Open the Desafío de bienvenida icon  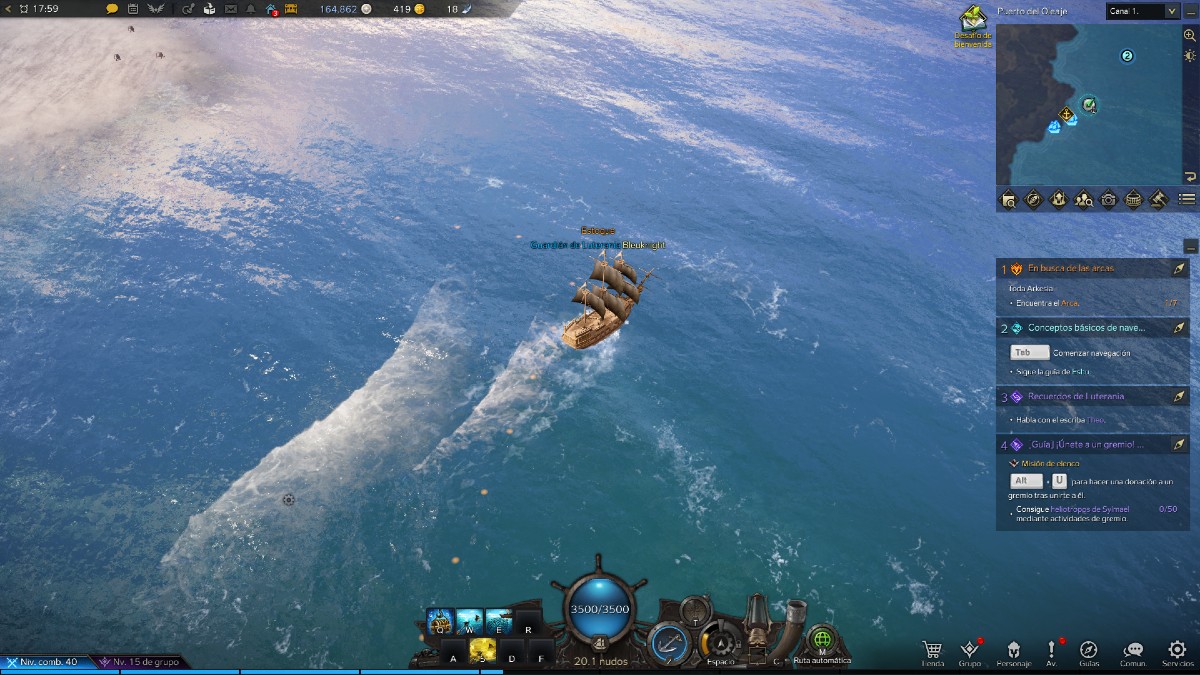tap(973, 22)
